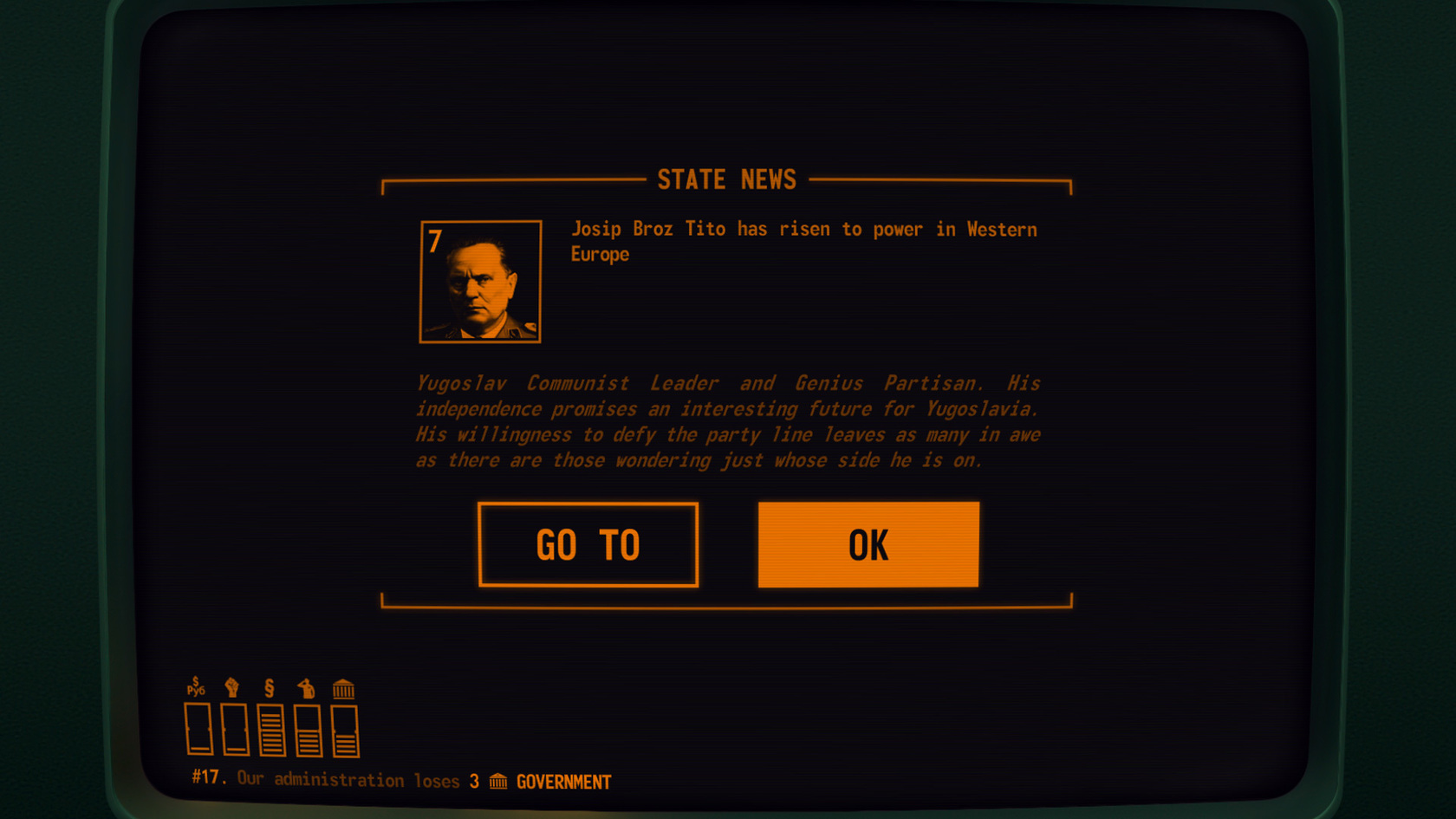1456x819 pixels.
Task: Click the § law section icon
Action: pos(269,688)
